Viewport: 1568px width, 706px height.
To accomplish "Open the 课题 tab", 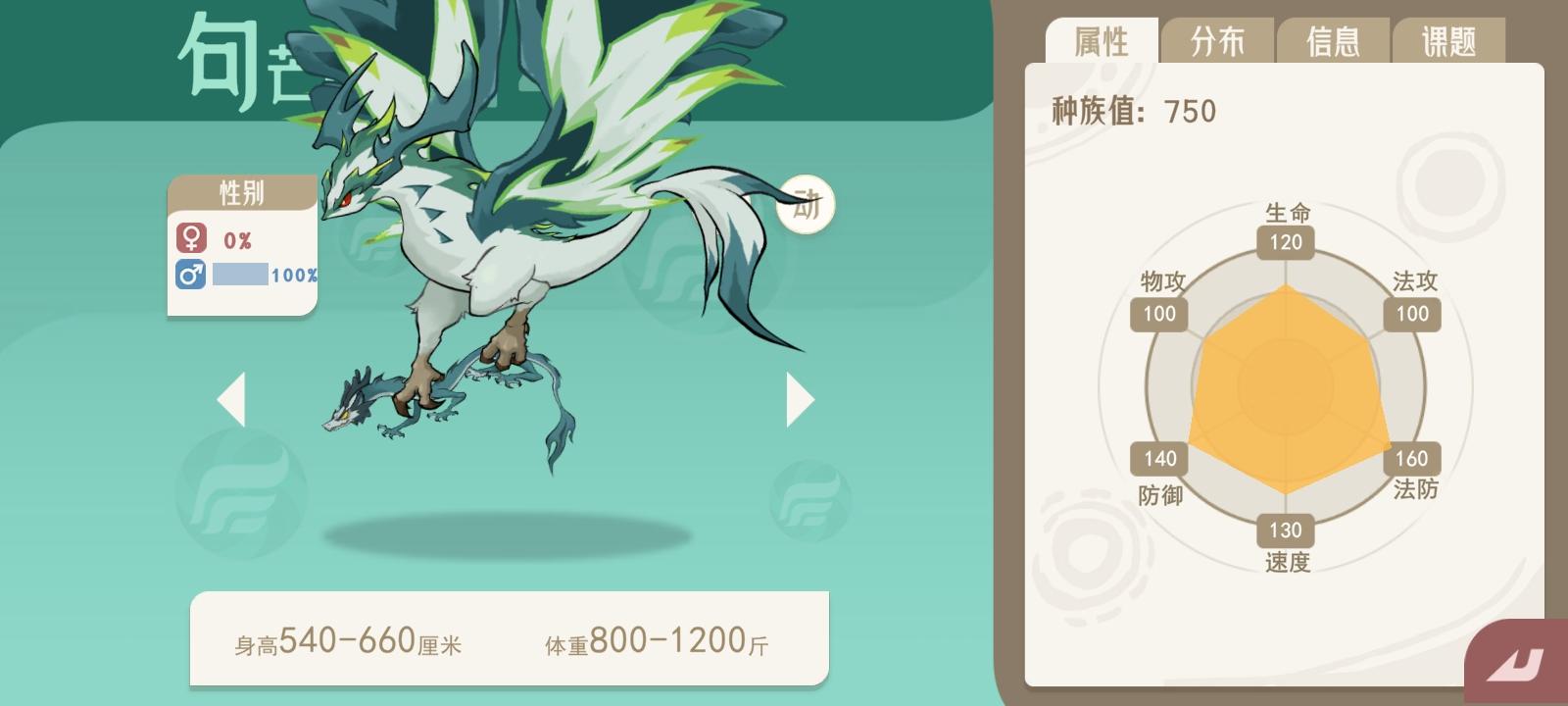I will (1447, 41).
